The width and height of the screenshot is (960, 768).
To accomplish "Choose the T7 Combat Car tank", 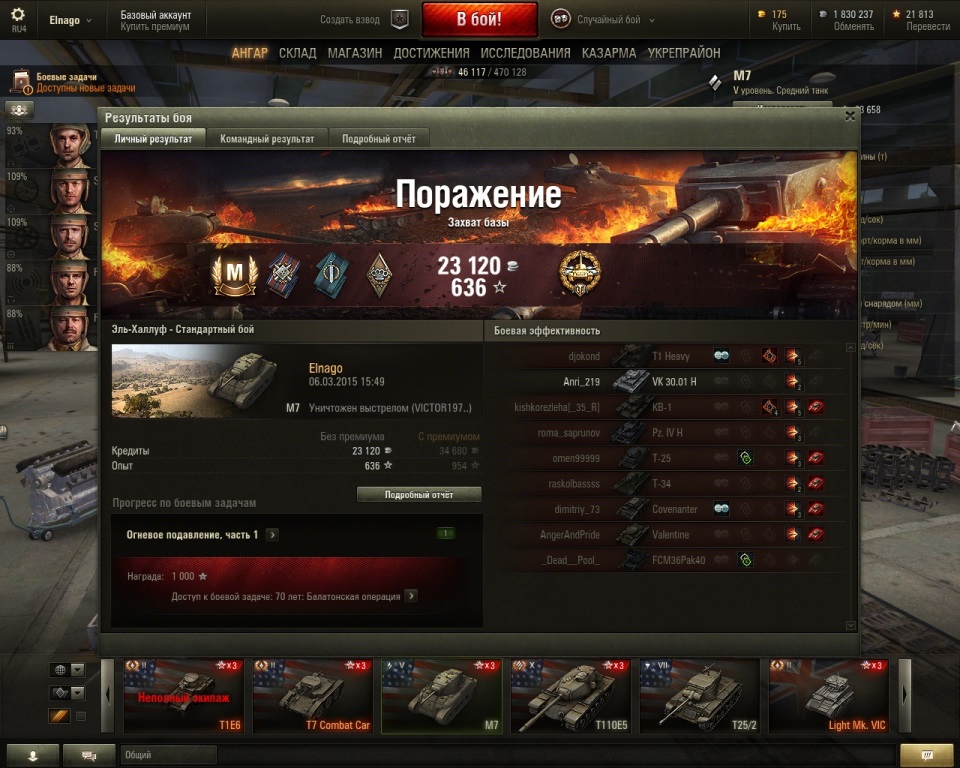I will click(311, 696).
